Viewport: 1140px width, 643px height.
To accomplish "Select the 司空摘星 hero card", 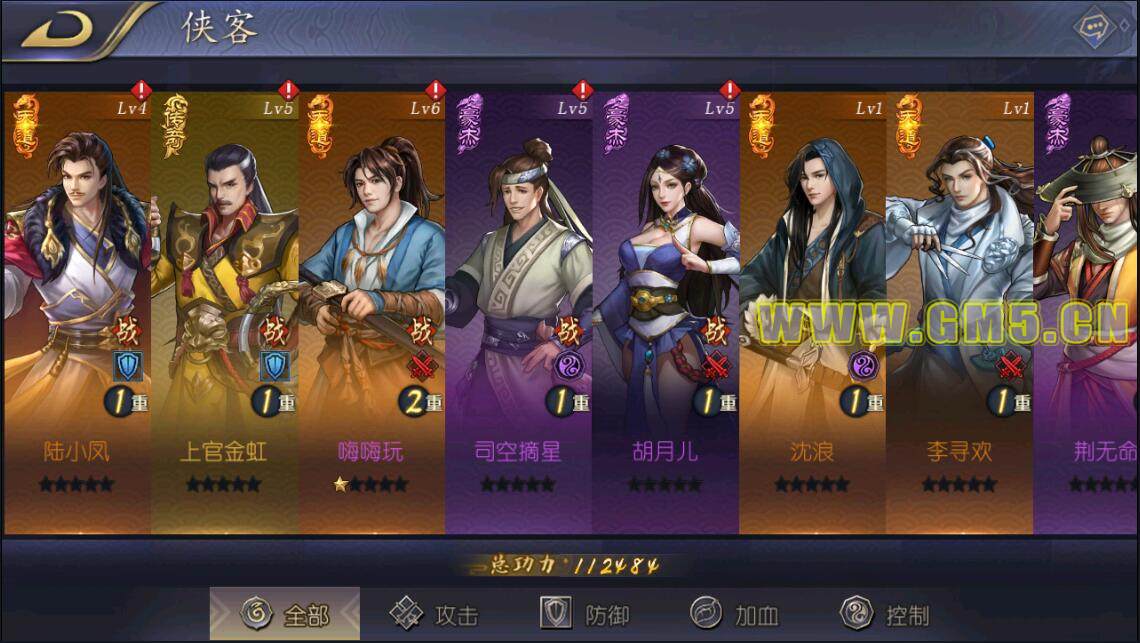I will (518, 310).
